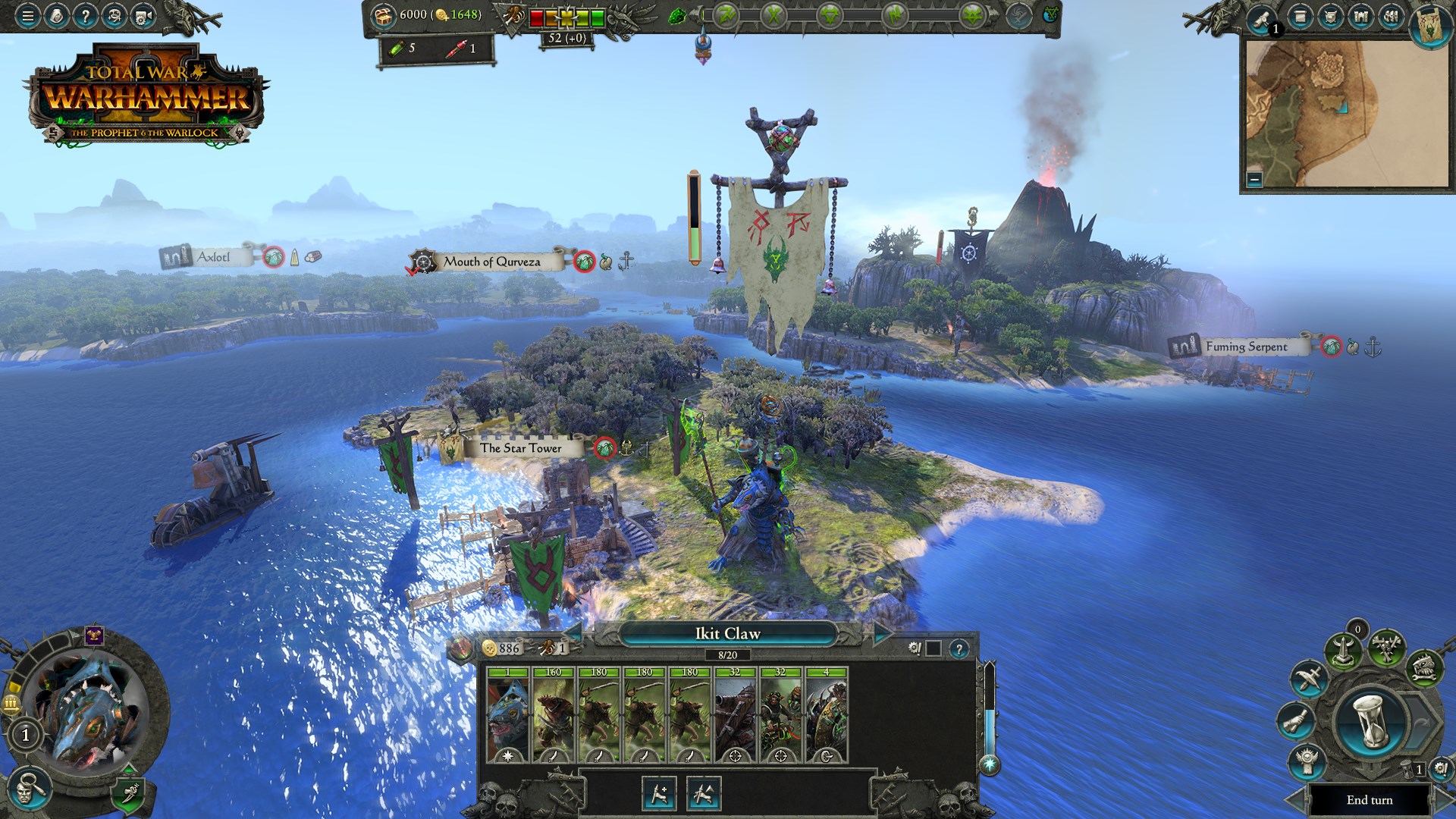Open the missions scroll with notification badge

[x=1262, y=18]
